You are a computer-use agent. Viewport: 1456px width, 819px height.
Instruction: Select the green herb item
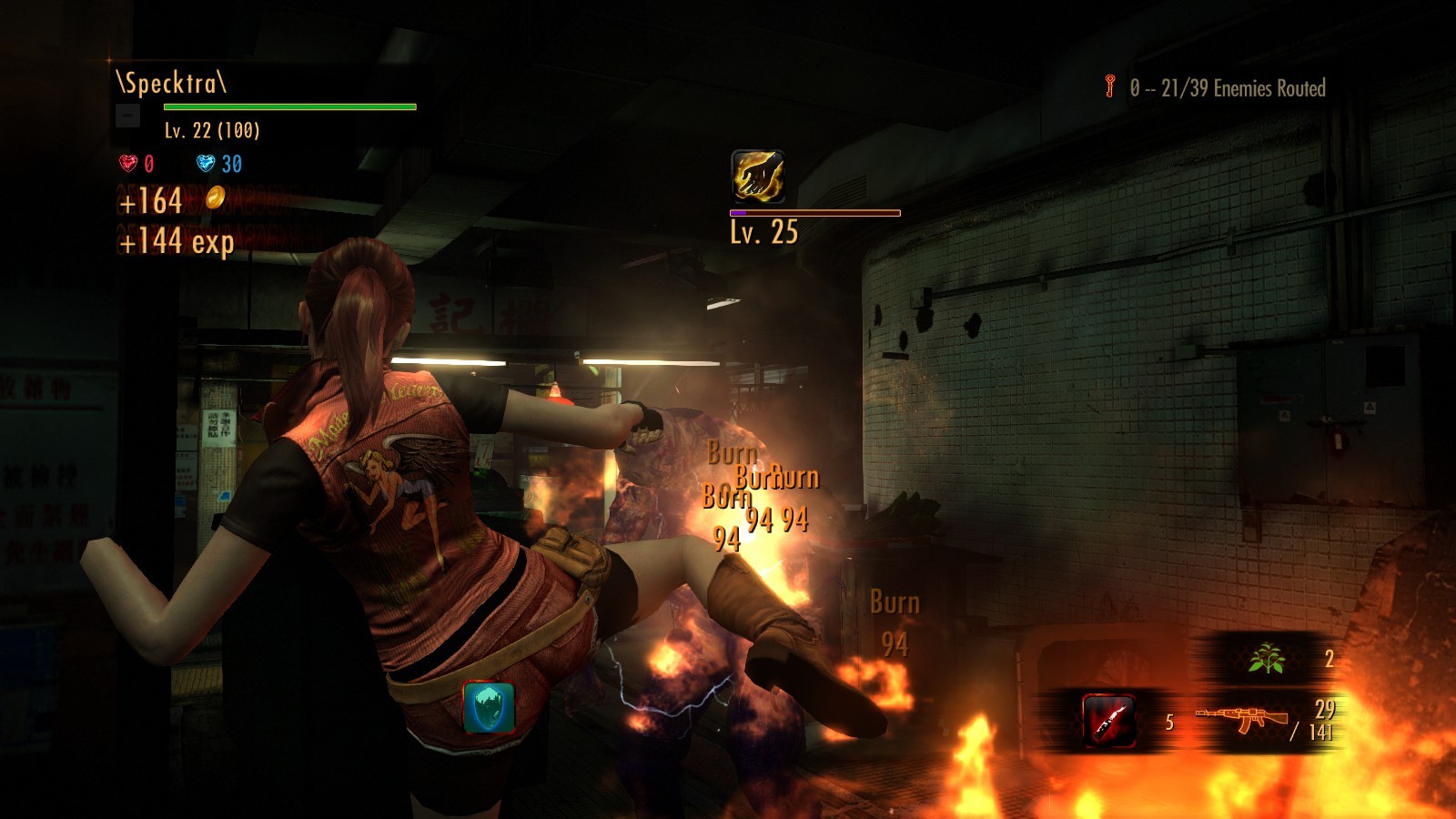[x=1266, y=658]
